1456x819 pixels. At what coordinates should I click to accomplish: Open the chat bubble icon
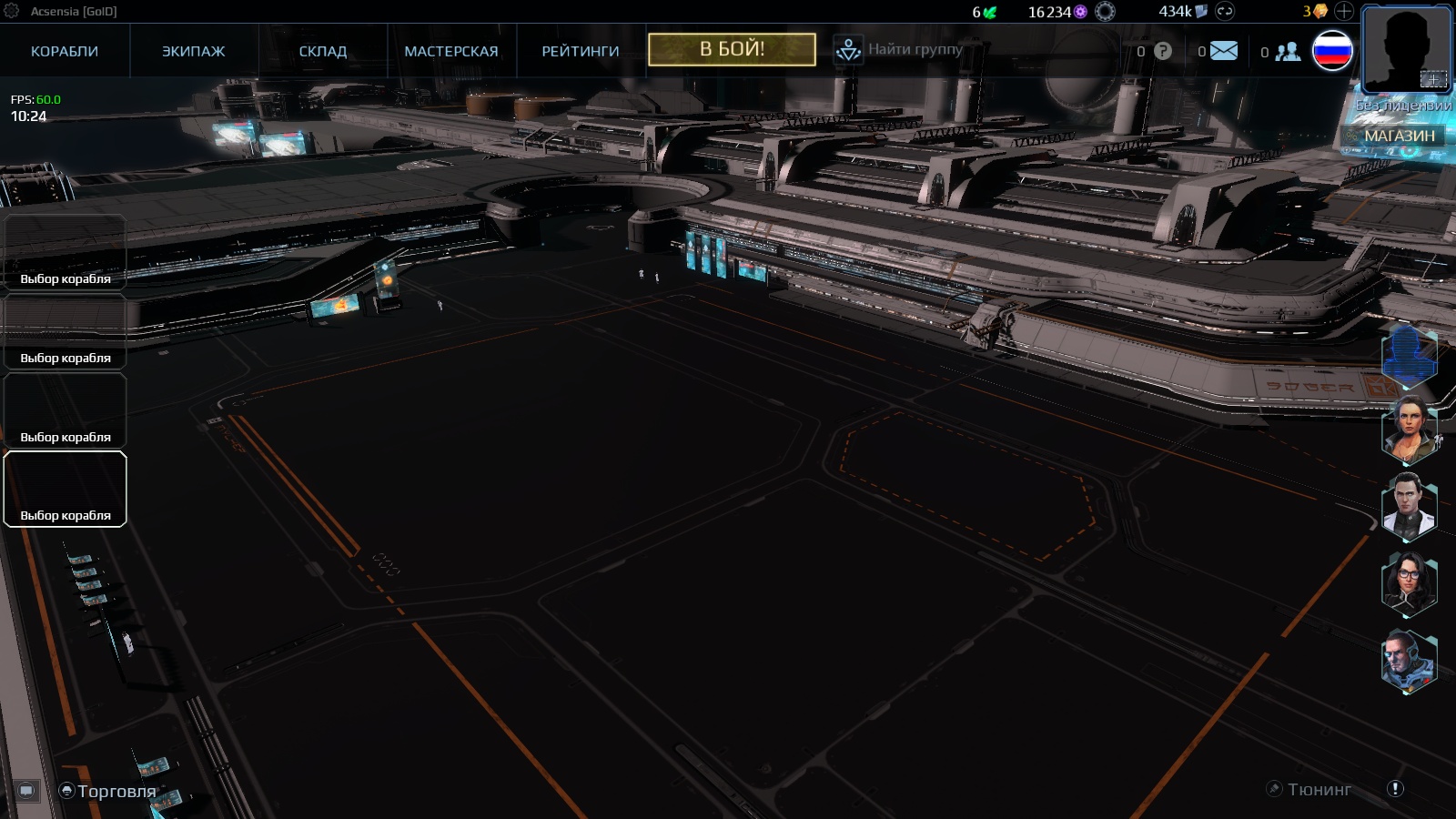click(x=26, y=790)
